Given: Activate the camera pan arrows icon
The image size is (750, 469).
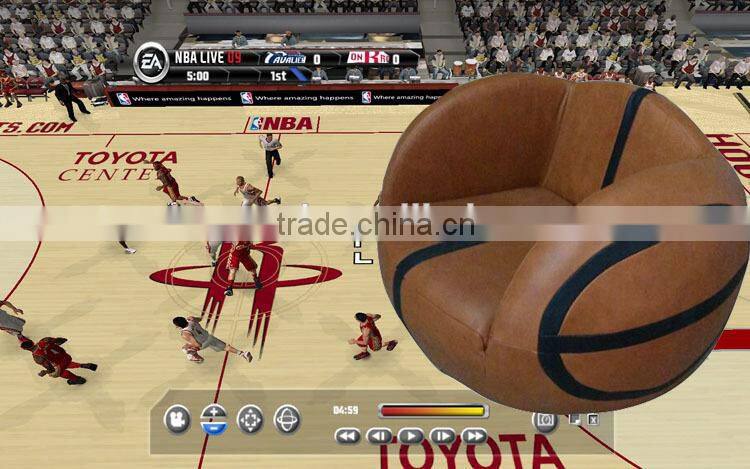Looking at the screenshot, I should click(x=250, y=419).
